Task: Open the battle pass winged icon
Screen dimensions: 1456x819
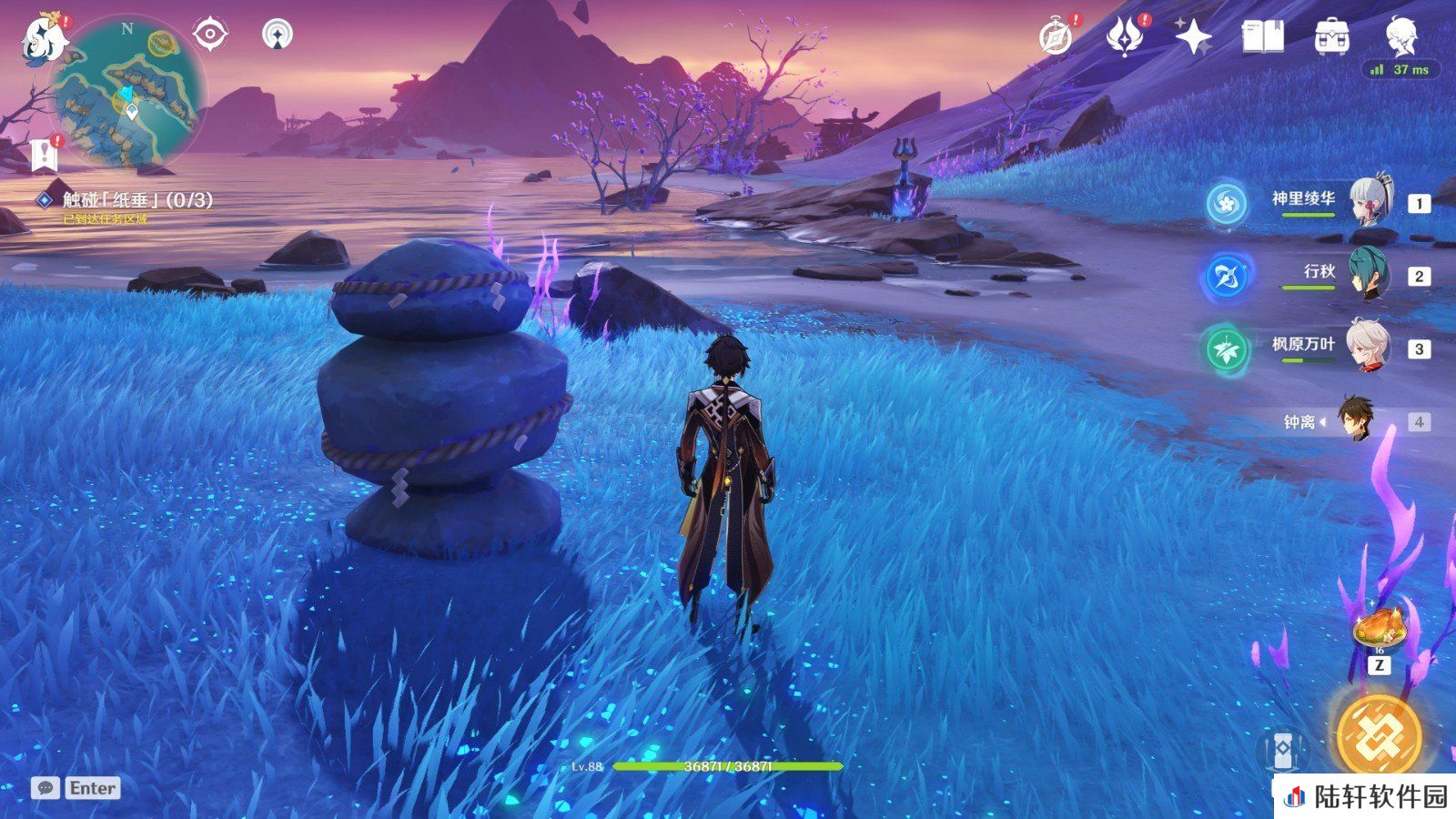Action: 1125,38
